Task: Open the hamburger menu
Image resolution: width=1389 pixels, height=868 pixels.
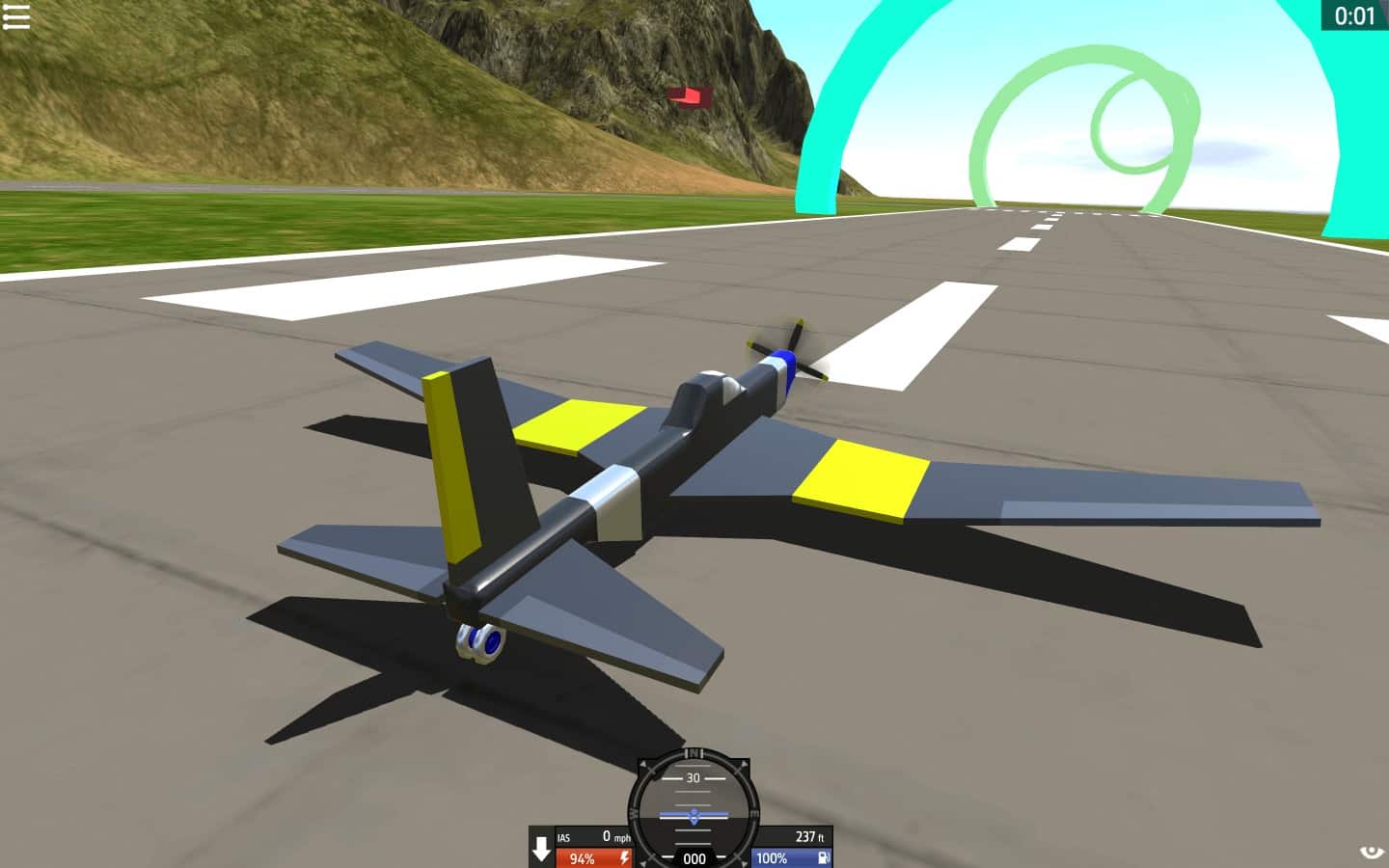Action: tap(16, 16)
